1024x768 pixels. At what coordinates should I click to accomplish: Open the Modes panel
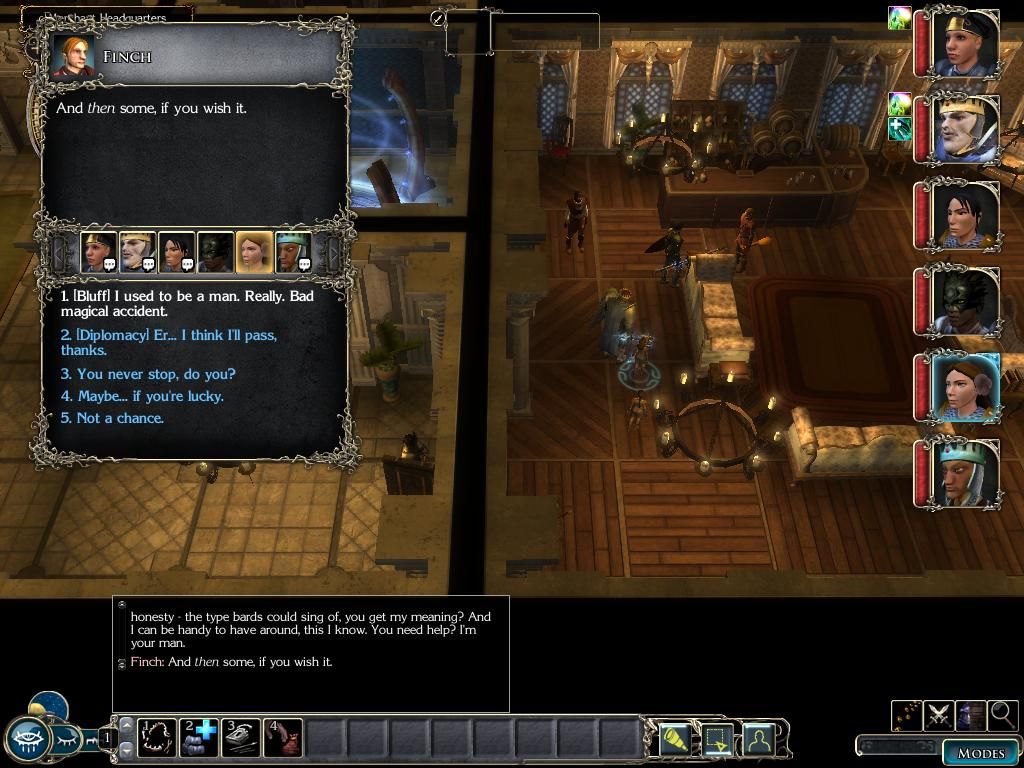pos(980,752)
